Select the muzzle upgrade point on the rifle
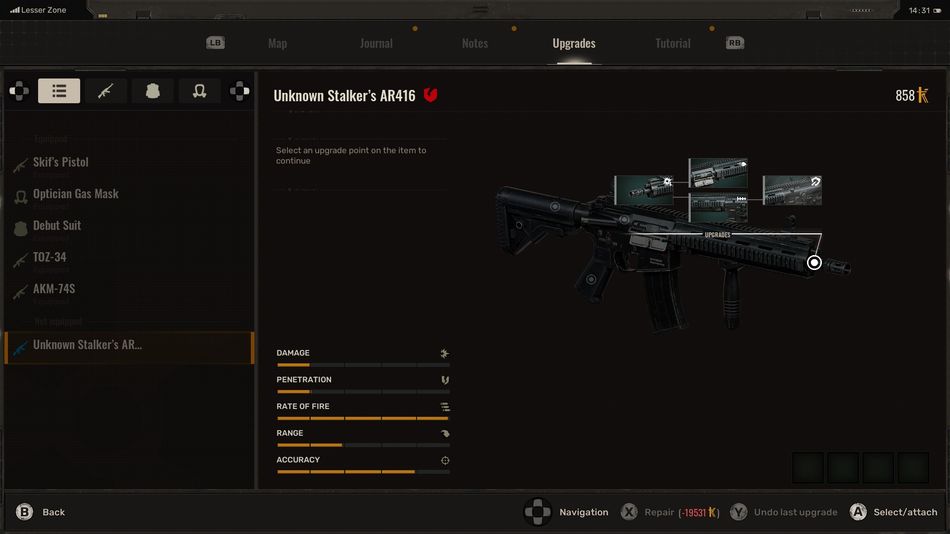The width and height of the screenshot is (950, 534). (814, 262)
